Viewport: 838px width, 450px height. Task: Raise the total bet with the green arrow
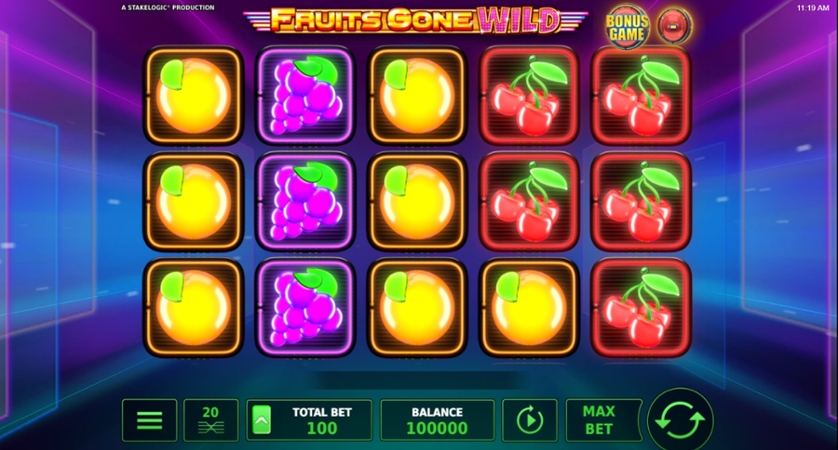261,421
